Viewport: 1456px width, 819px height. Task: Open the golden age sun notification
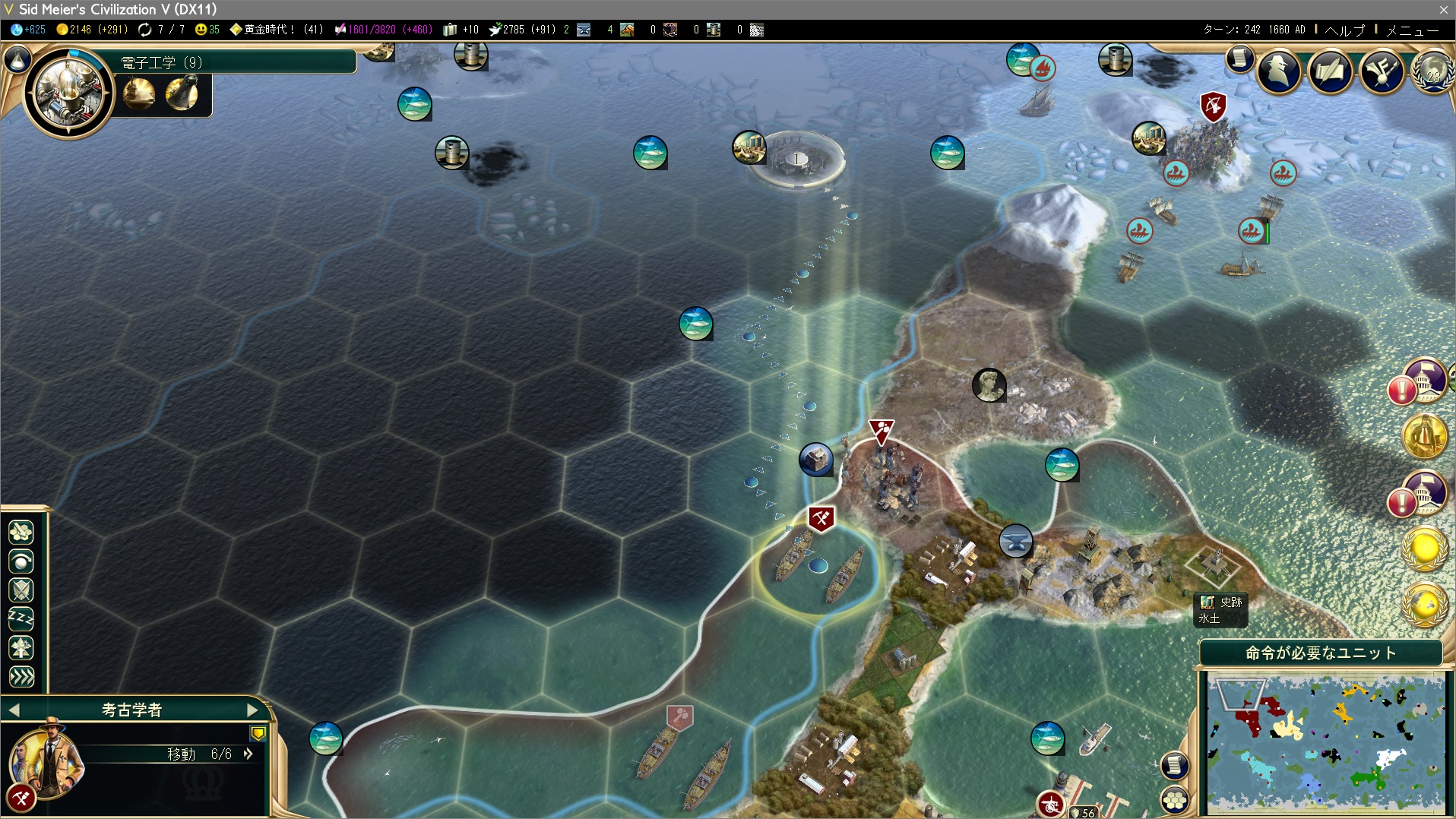pos(1424,547)
